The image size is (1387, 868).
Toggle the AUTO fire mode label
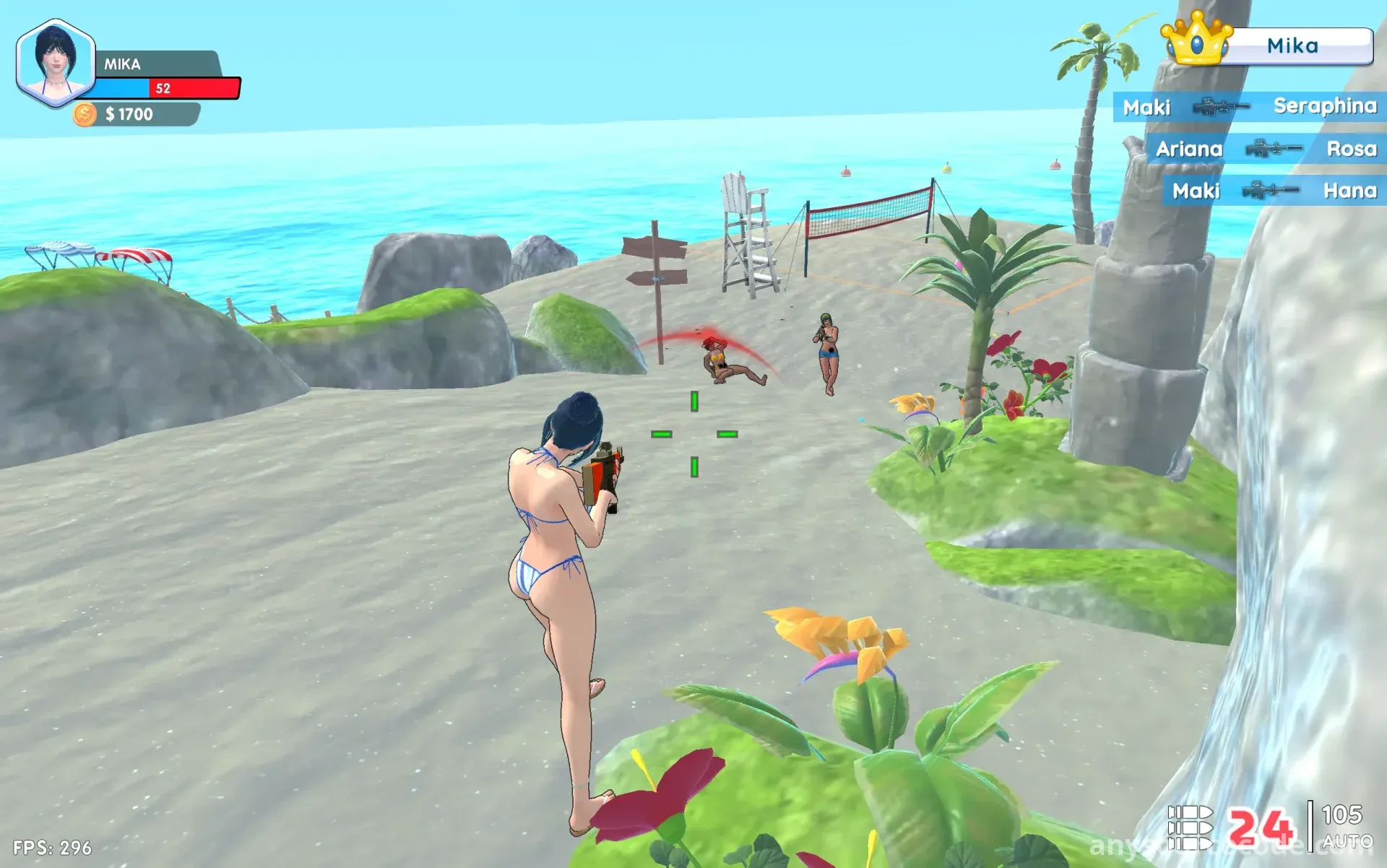click(1347, 842)
